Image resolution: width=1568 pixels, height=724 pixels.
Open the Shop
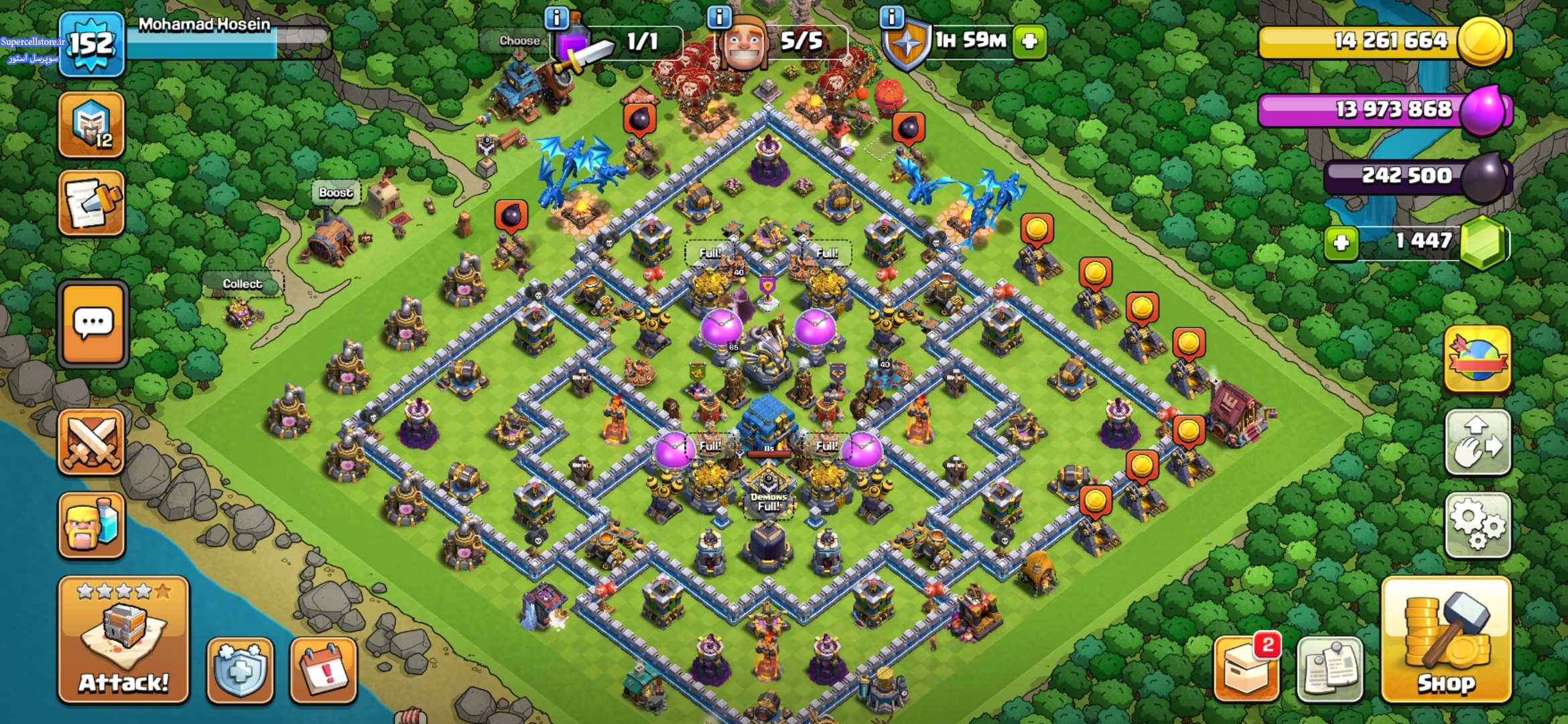[1446, 640]
